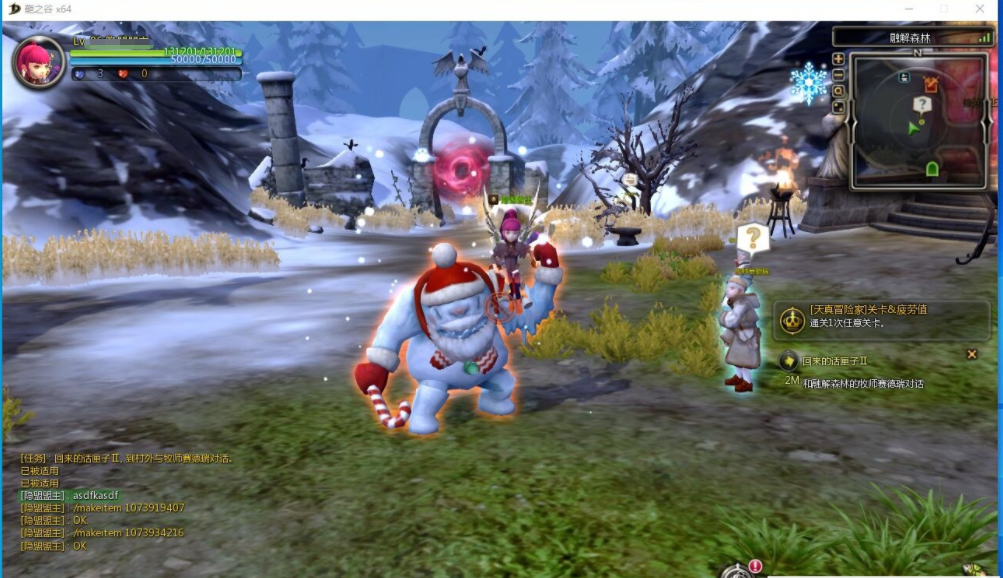Zoom in the minimap with the plus button
Screen dimensions: 1003x578
tap(838, 59)
